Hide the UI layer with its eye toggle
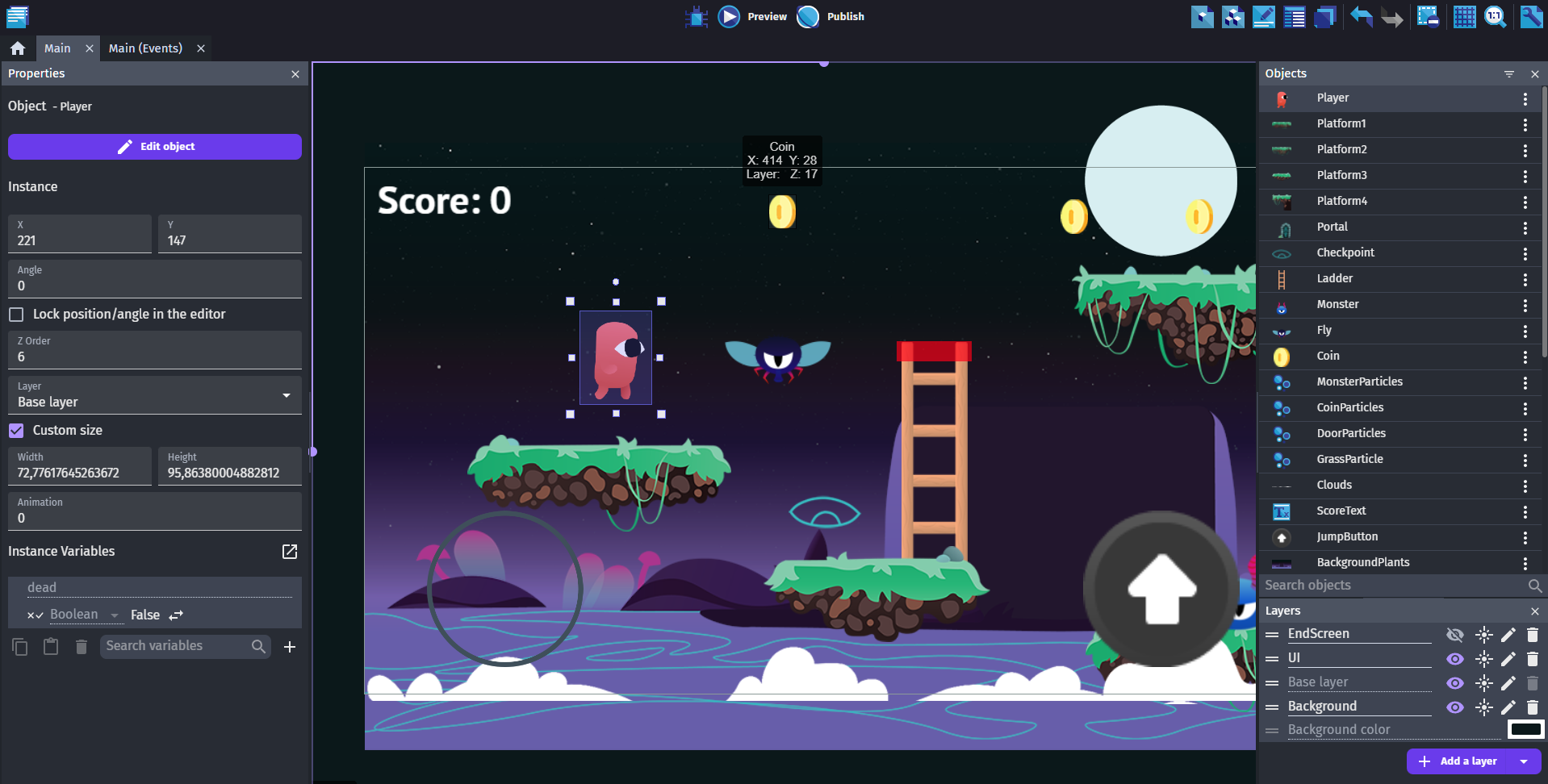The width and height of the screenshot is (1548, 784). click(1455, 659)
